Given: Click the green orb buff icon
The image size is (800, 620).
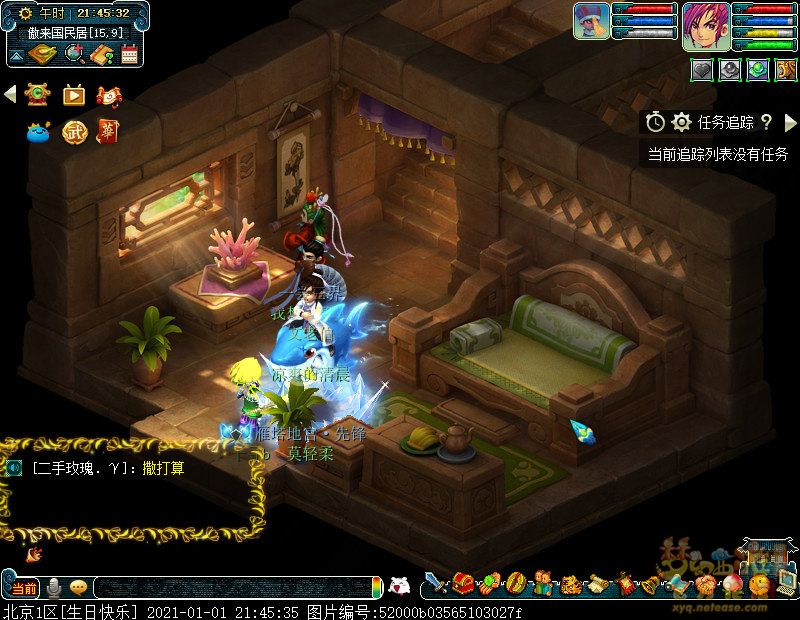Looking at the screenshot, I should click(x=758, y=69).
